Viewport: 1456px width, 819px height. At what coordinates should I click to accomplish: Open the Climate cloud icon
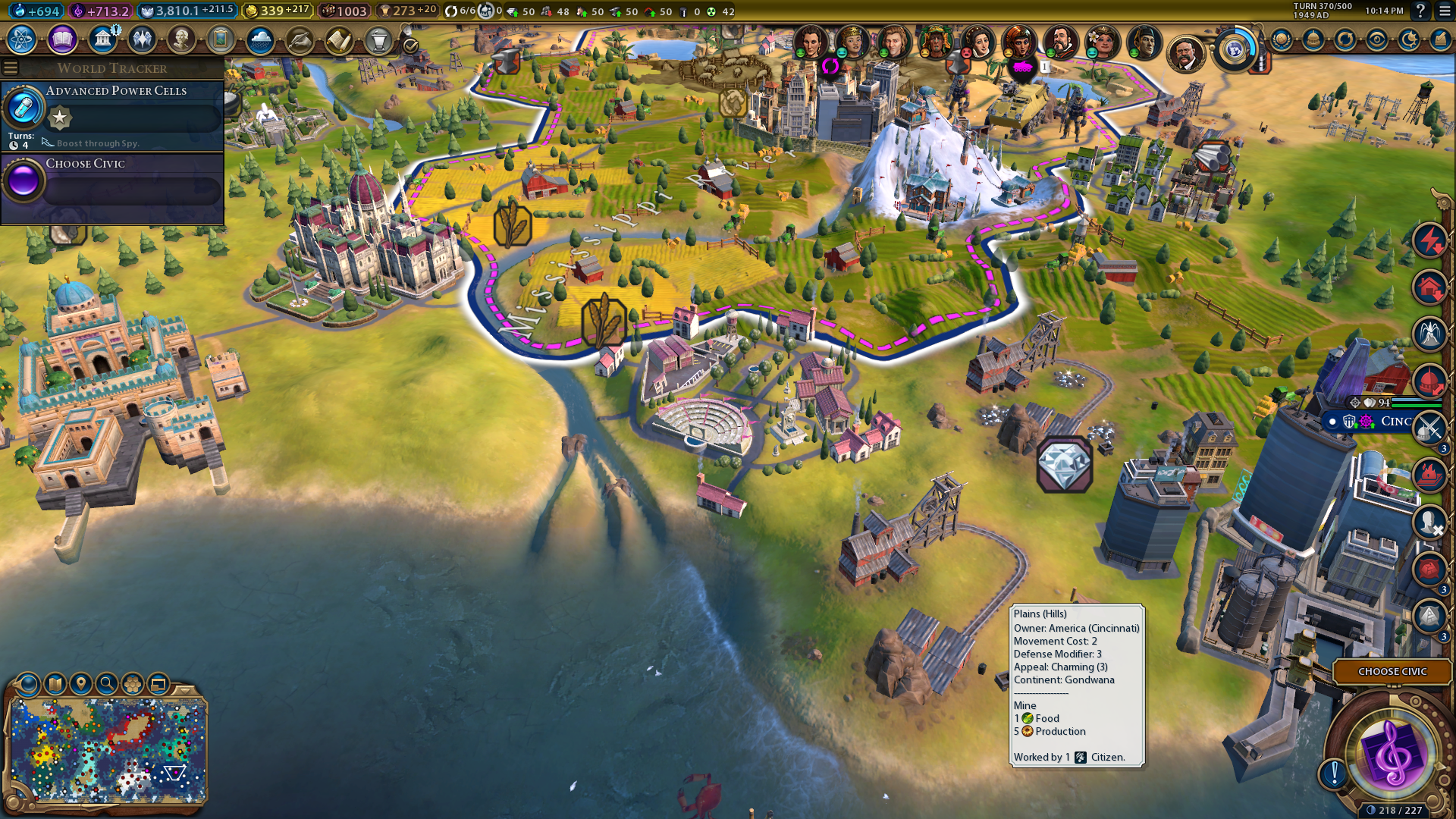(260, 39)
